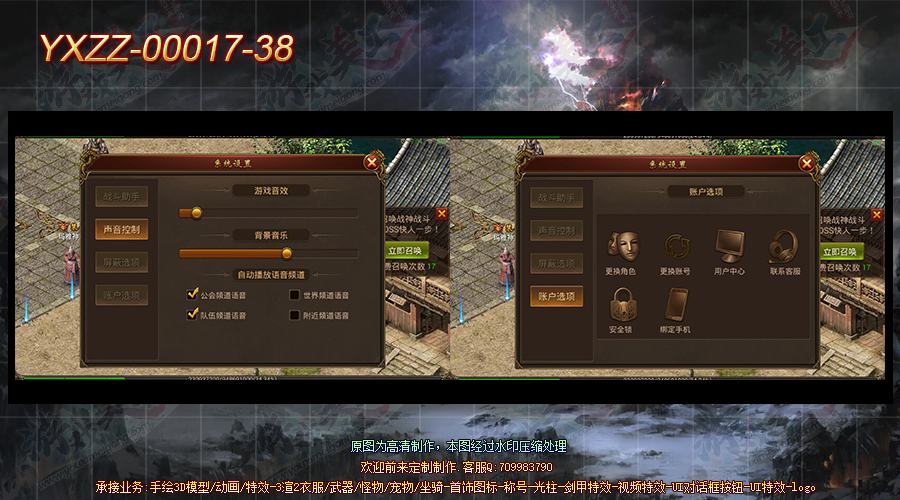Viewport: 900px width, 500px height.
Task: Choose the 更换账号 switch account icon
Action: (677, 246)
